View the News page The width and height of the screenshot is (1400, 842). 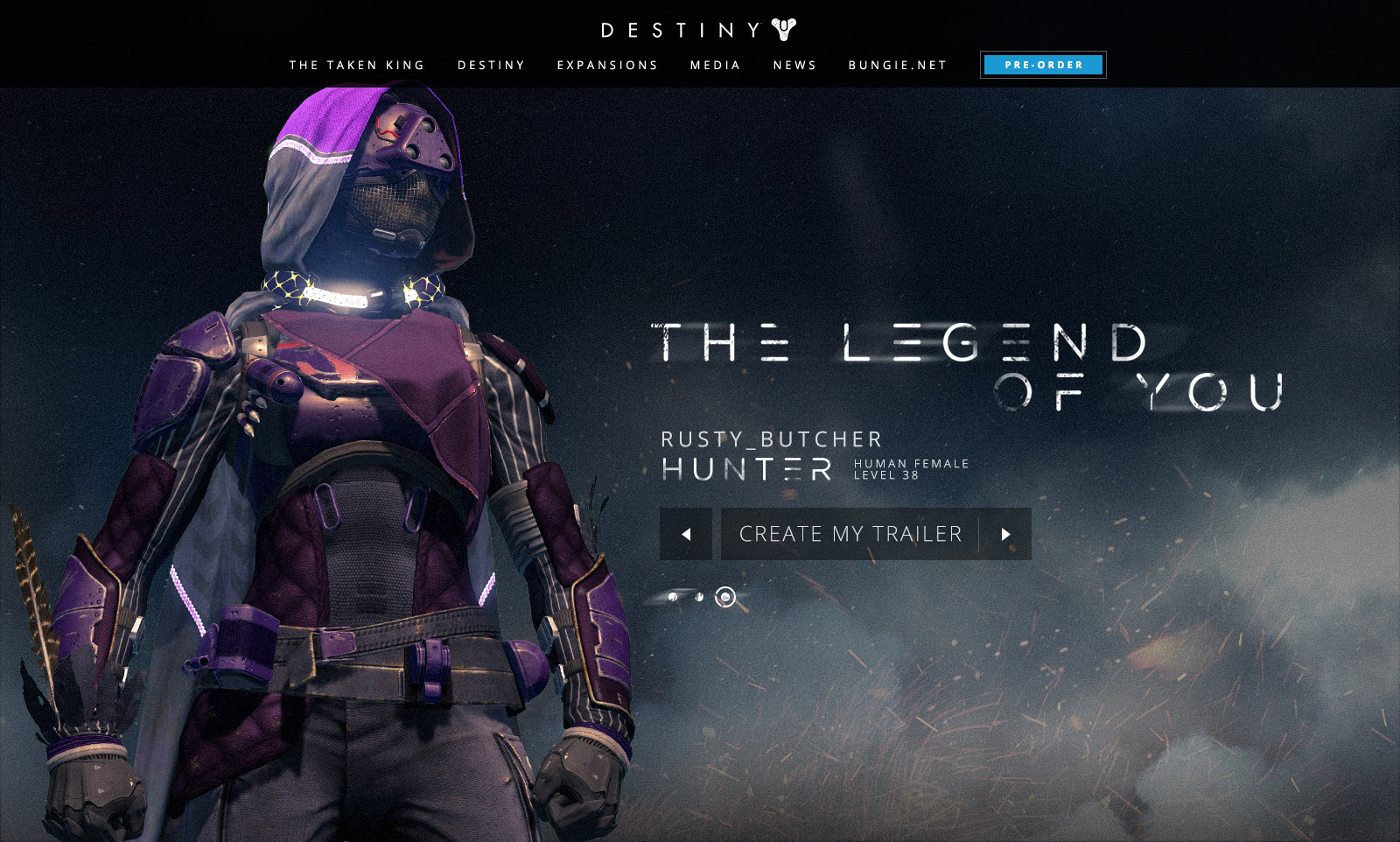point(794,66)
